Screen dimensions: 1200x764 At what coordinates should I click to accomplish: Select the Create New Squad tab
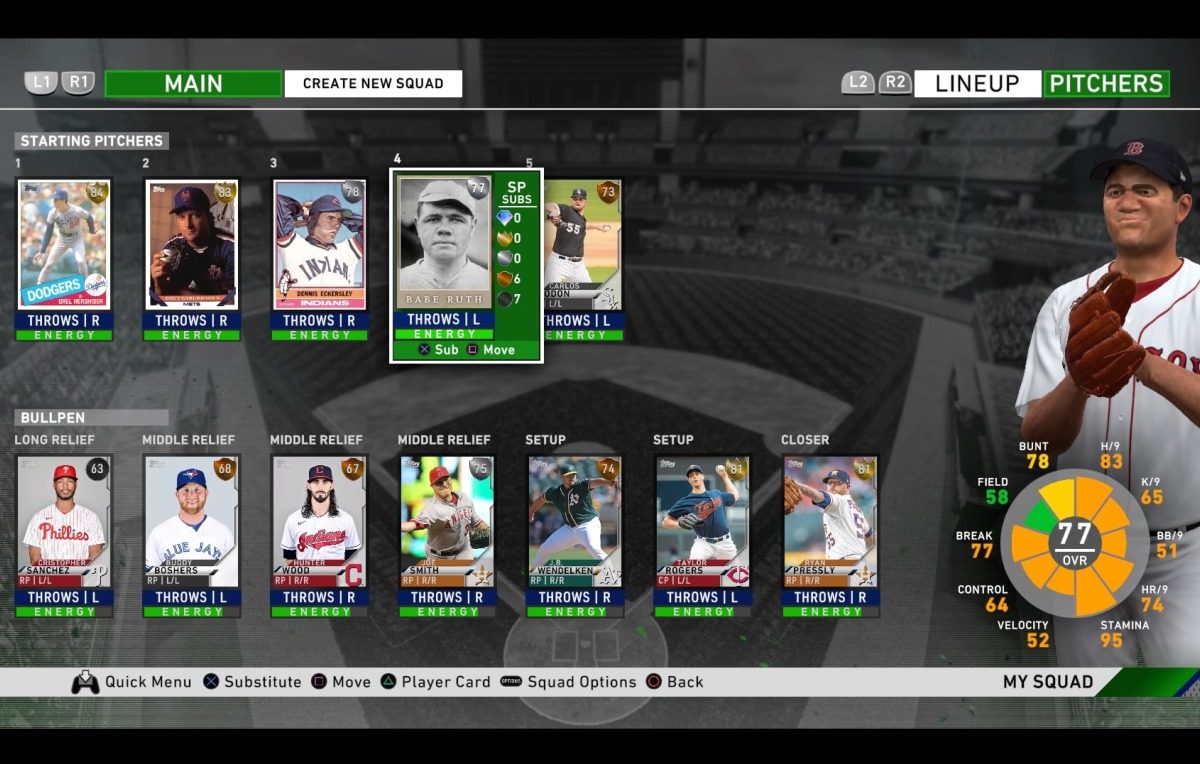coord(373,84)
